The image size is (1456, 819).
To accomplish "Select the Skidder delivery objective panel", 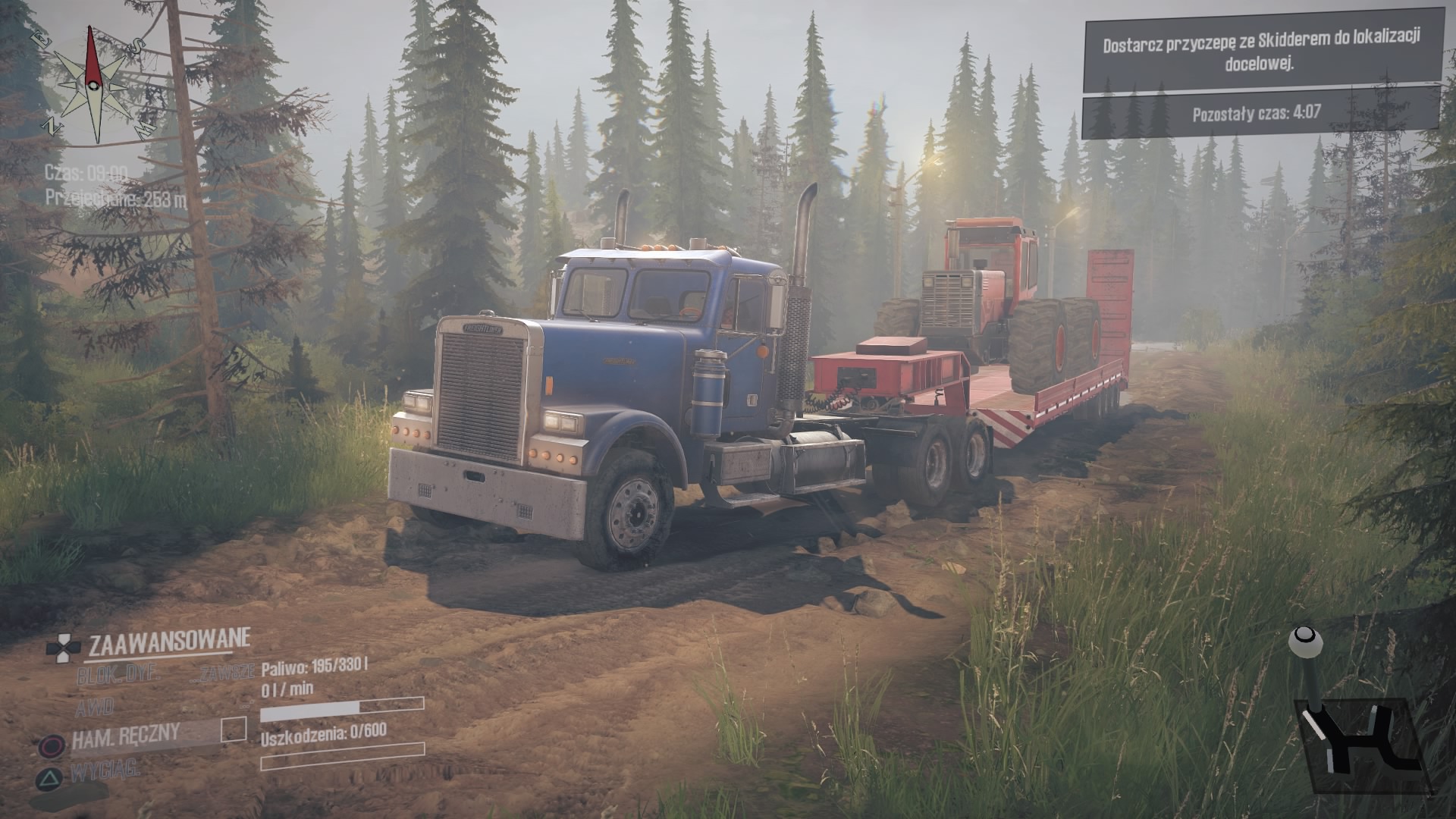I will pyautogui.click(x=1260, y=49).
